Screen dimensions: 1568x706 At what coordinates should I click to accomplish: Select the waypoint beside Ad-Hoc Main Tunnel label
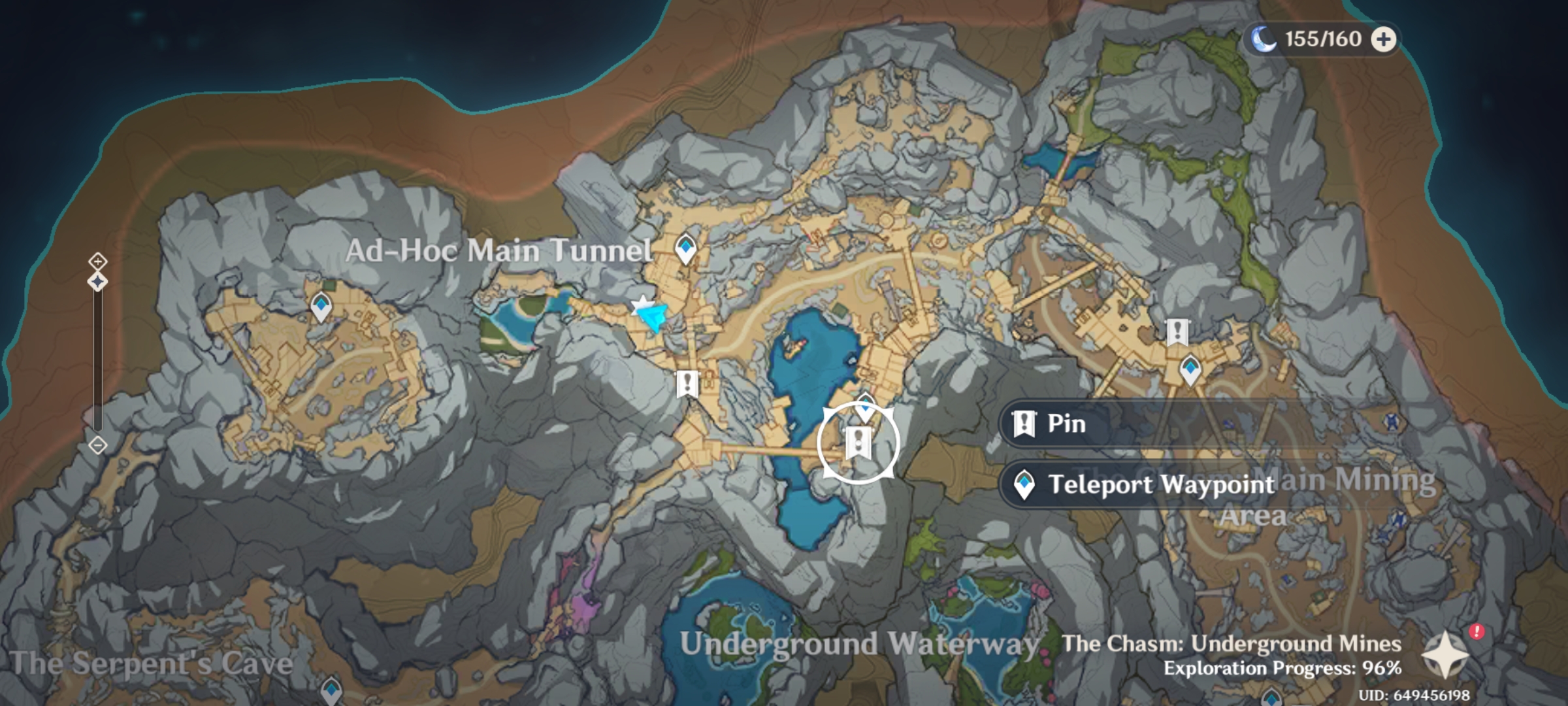[x=685, y=248]
